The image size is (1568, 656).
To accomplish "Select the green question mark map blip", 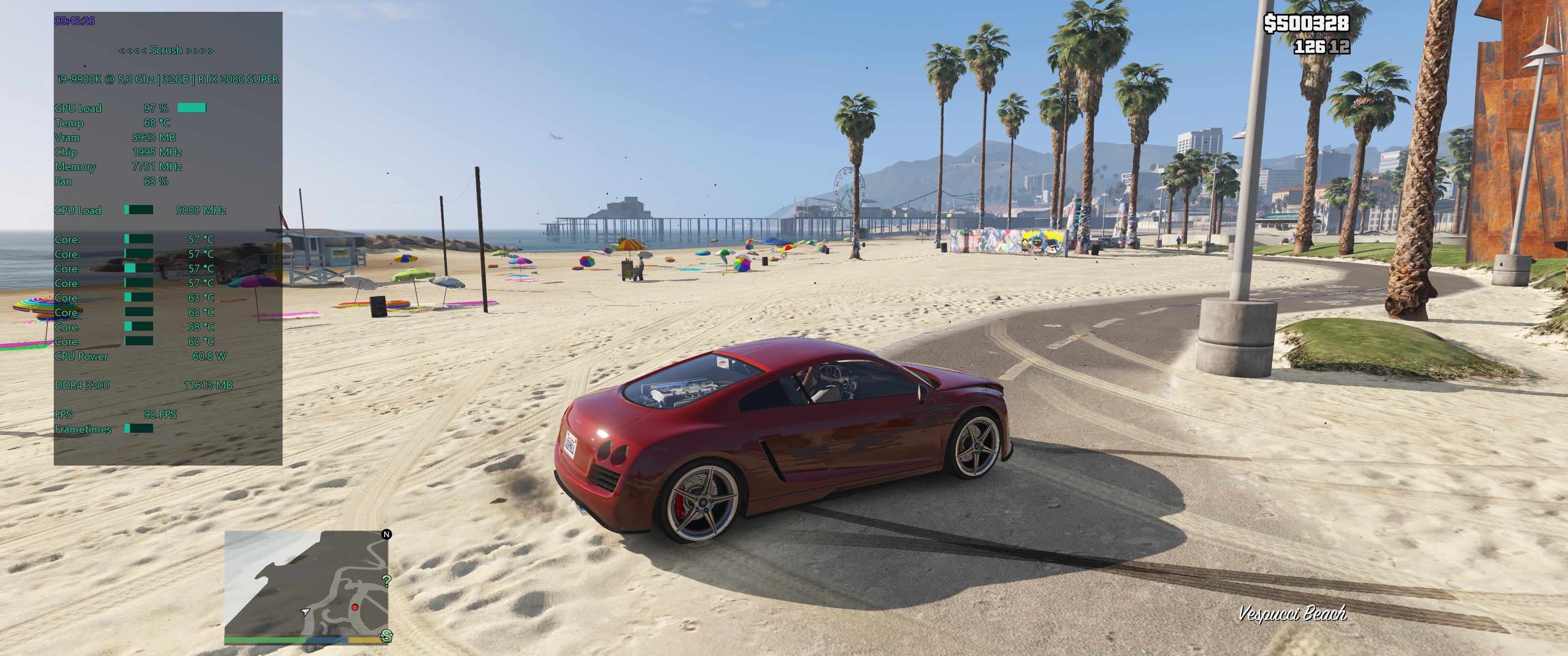I will pyautogui.click(x=386, y=581).
